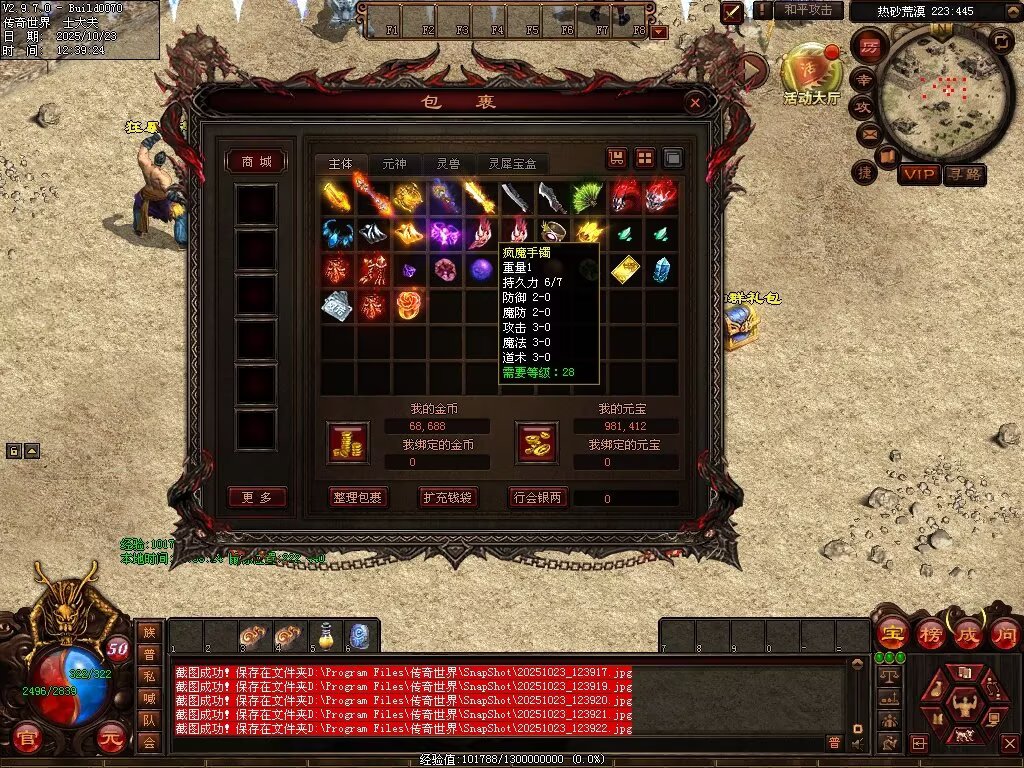Use the yellow potion hotbar slot
Image resolution: width=1024 pixels, height=768 pixels.
tap(325, 635)
